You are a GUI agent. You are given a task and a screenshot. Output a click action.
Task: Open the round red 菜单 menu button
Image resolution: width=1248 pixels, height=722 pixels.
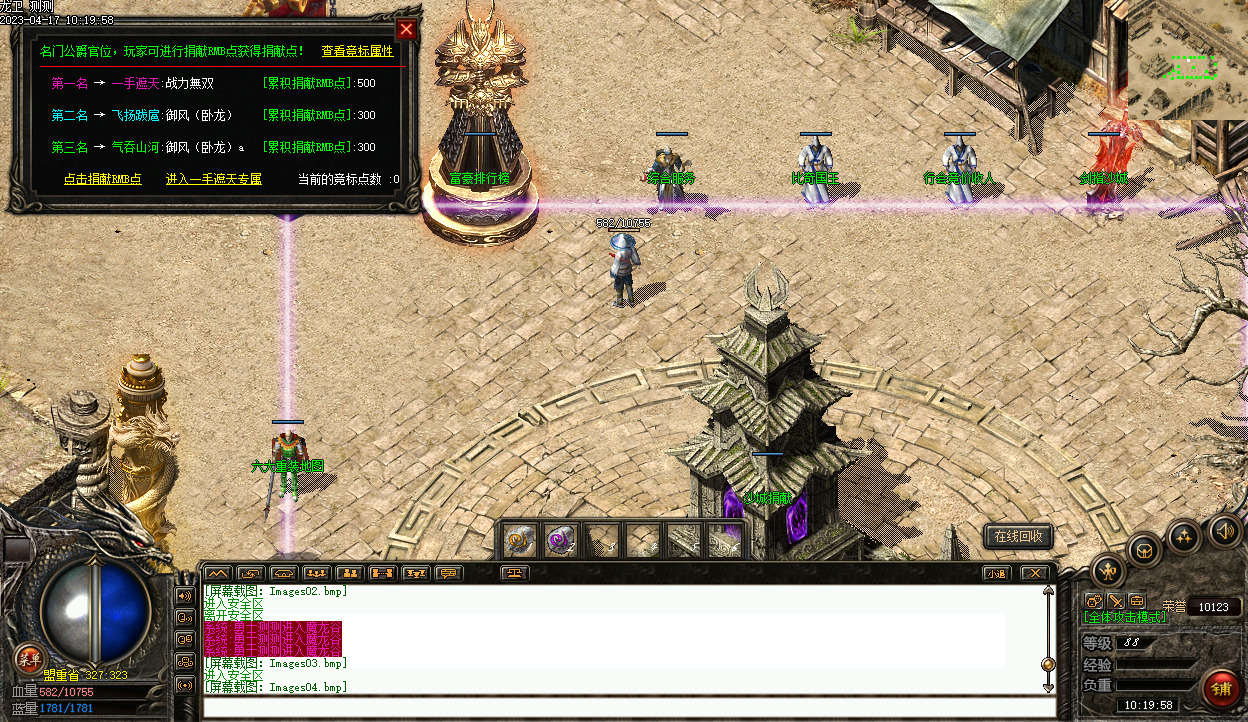pos(28,657)
